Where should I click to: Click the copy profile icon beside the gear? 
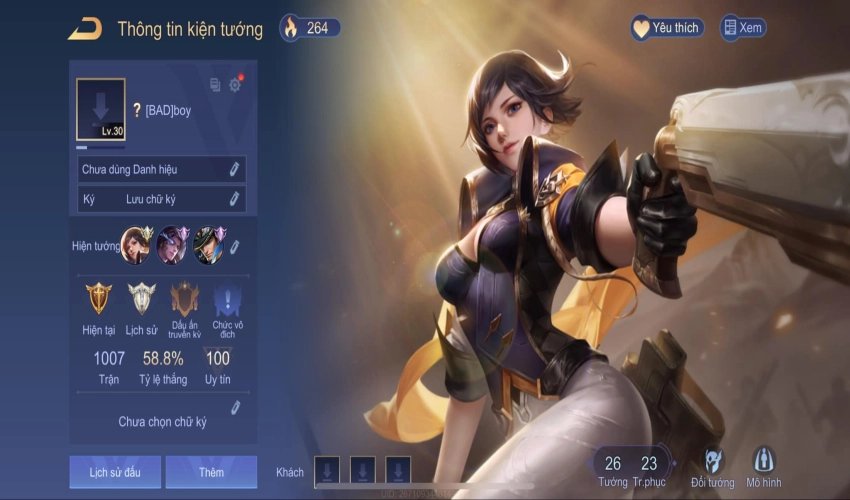(x=215, y=85)
